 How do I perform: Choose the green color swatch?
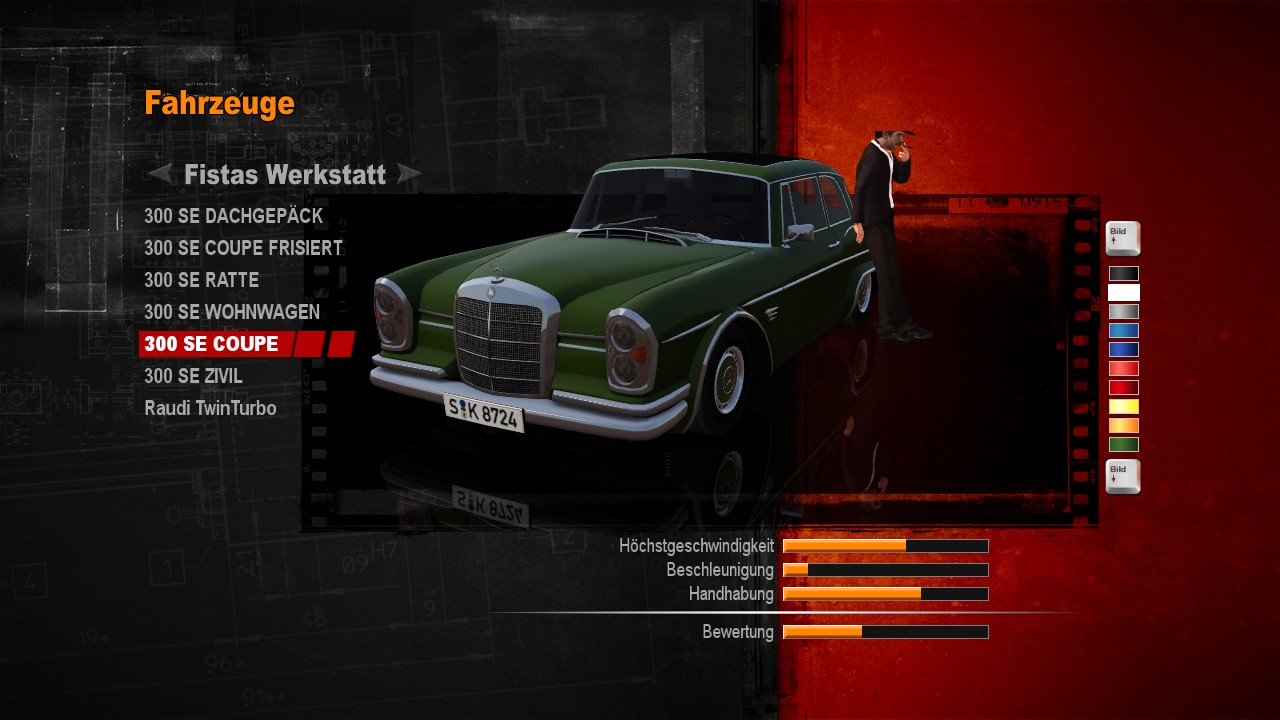(x=1123, y=444)
